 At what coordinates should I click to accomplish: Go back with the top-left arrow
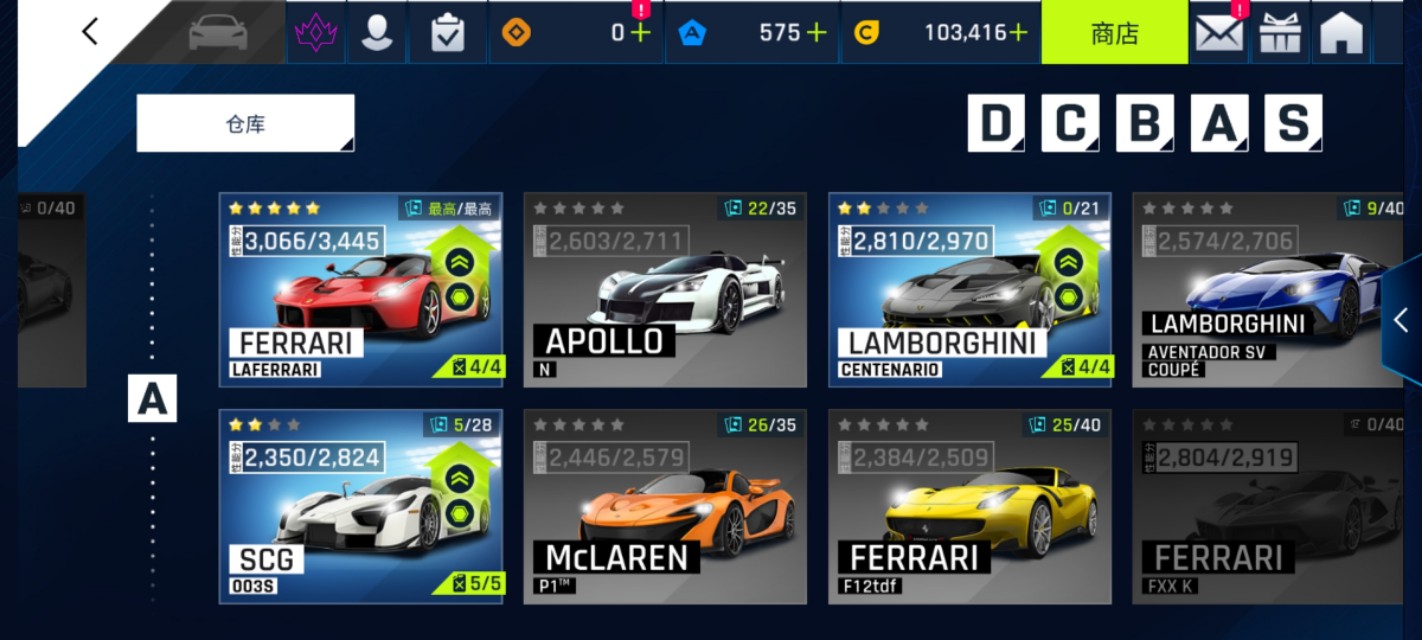coord(90,32)
